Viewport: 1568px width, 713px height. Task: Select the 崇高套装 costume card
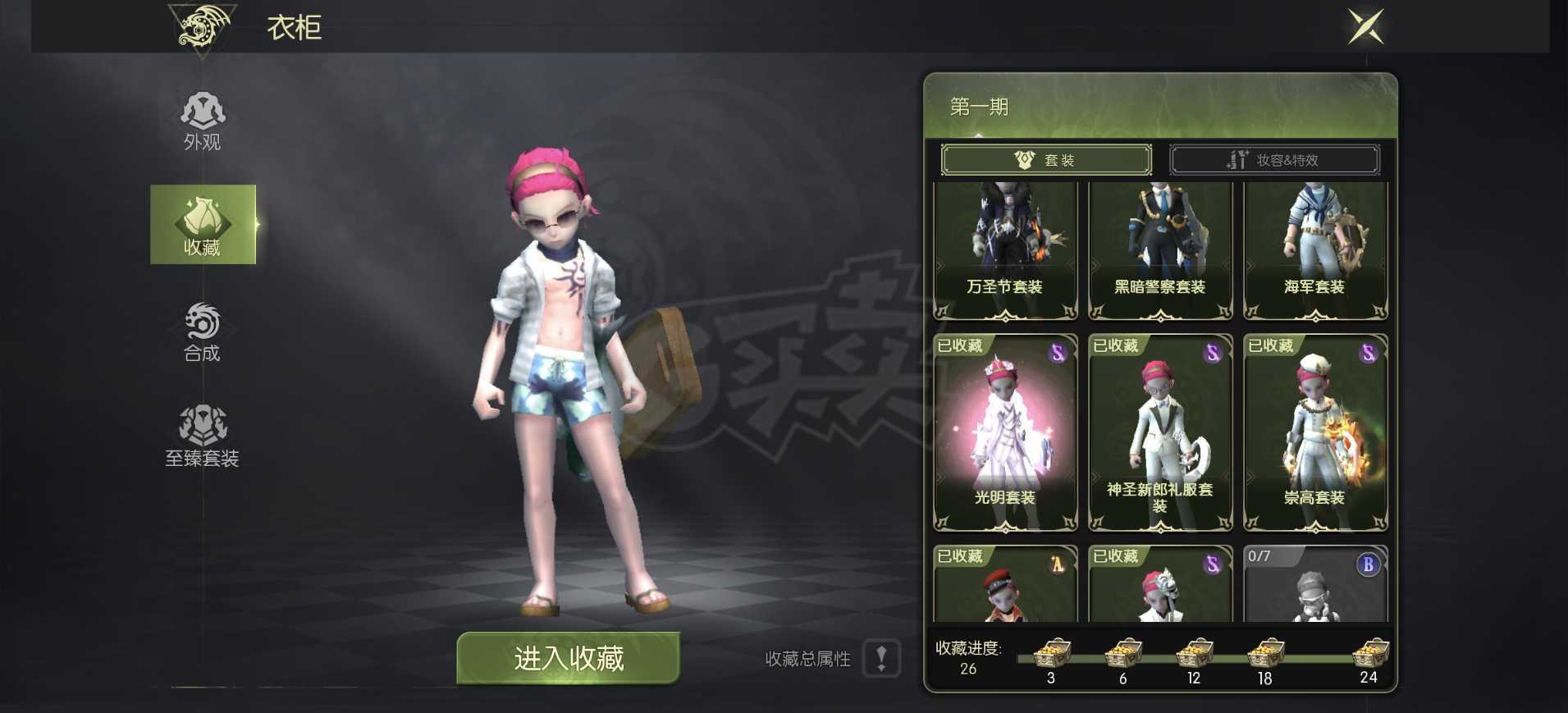click(x=1315, y=433)
